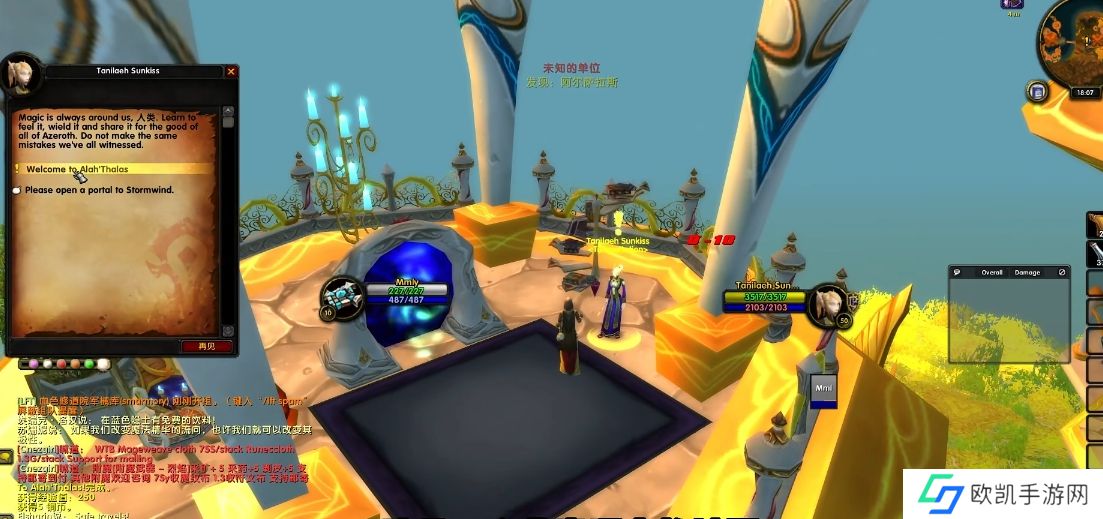Click the purple buff icon near the minimap

tap(1012, 4)
